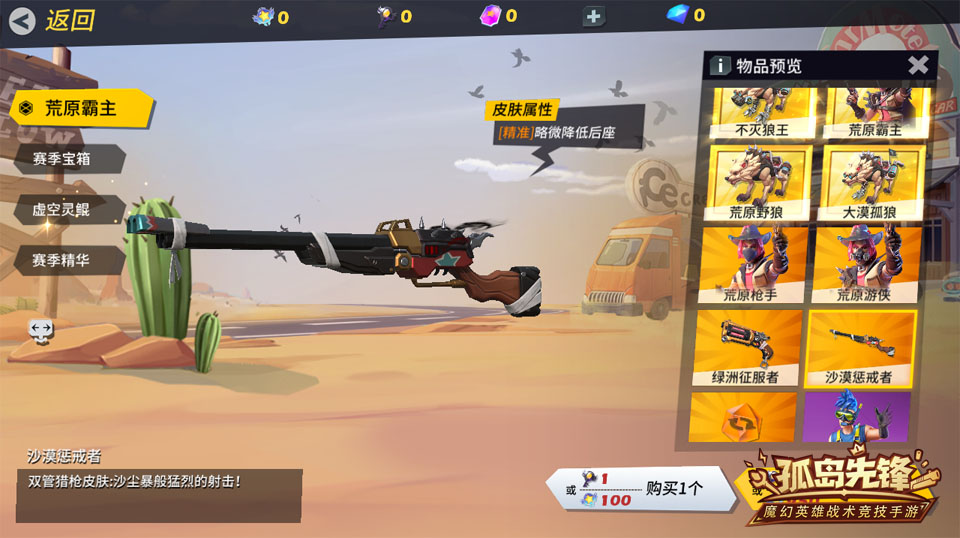
Task: Buy one with the 购买1个 button
Action: pos(640,490)
